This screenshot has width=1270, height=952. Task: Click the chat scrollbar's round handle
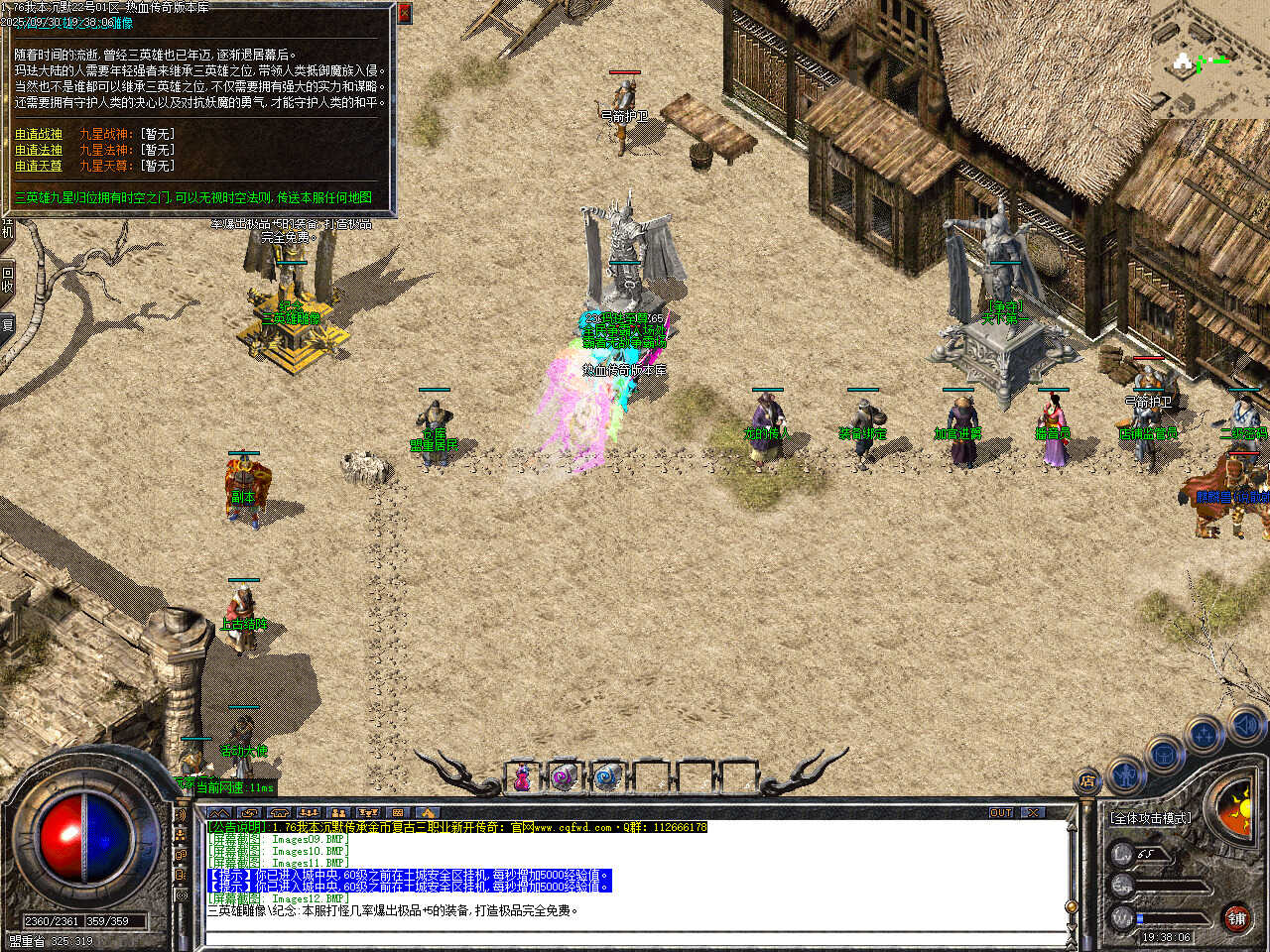pyautogui.click(x=1071, y=906)
